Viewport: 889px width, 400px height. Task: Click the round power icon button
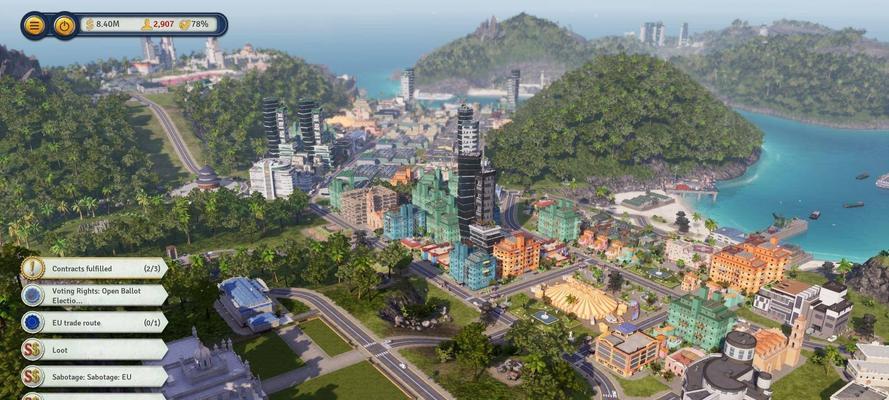pos(64,25)
